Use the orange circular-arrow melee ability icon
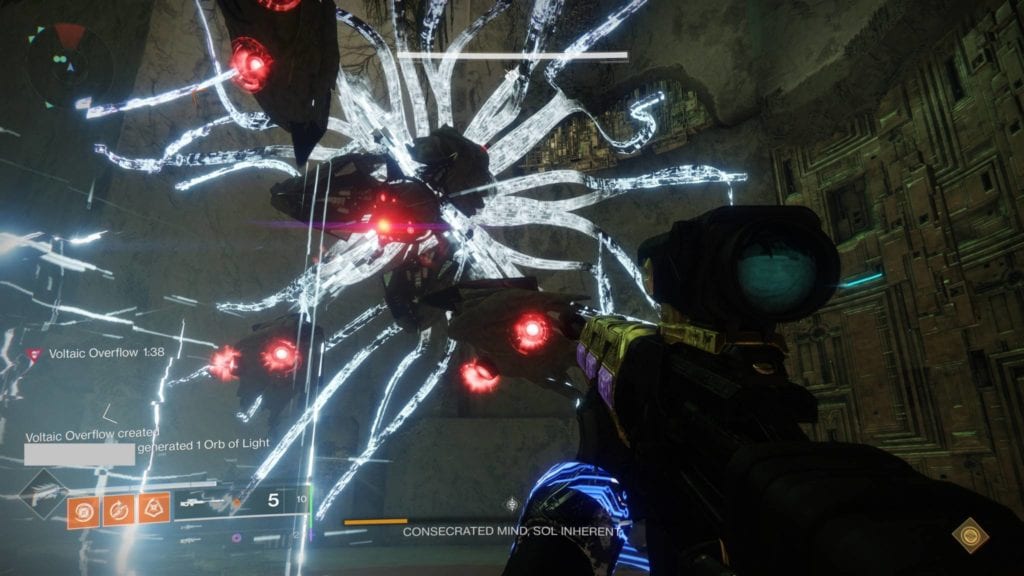 tap(118, 510)
